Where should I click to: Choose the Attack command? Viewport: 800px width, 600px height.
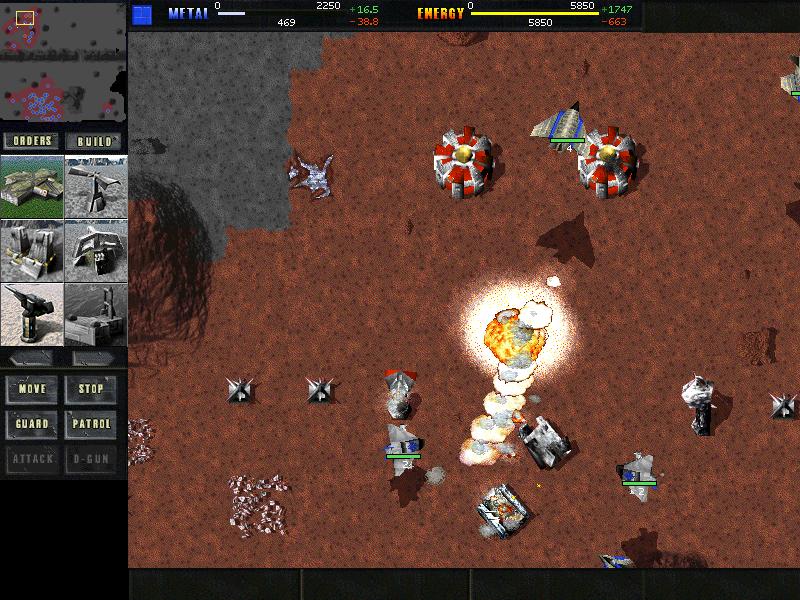(x=32, y=459)
